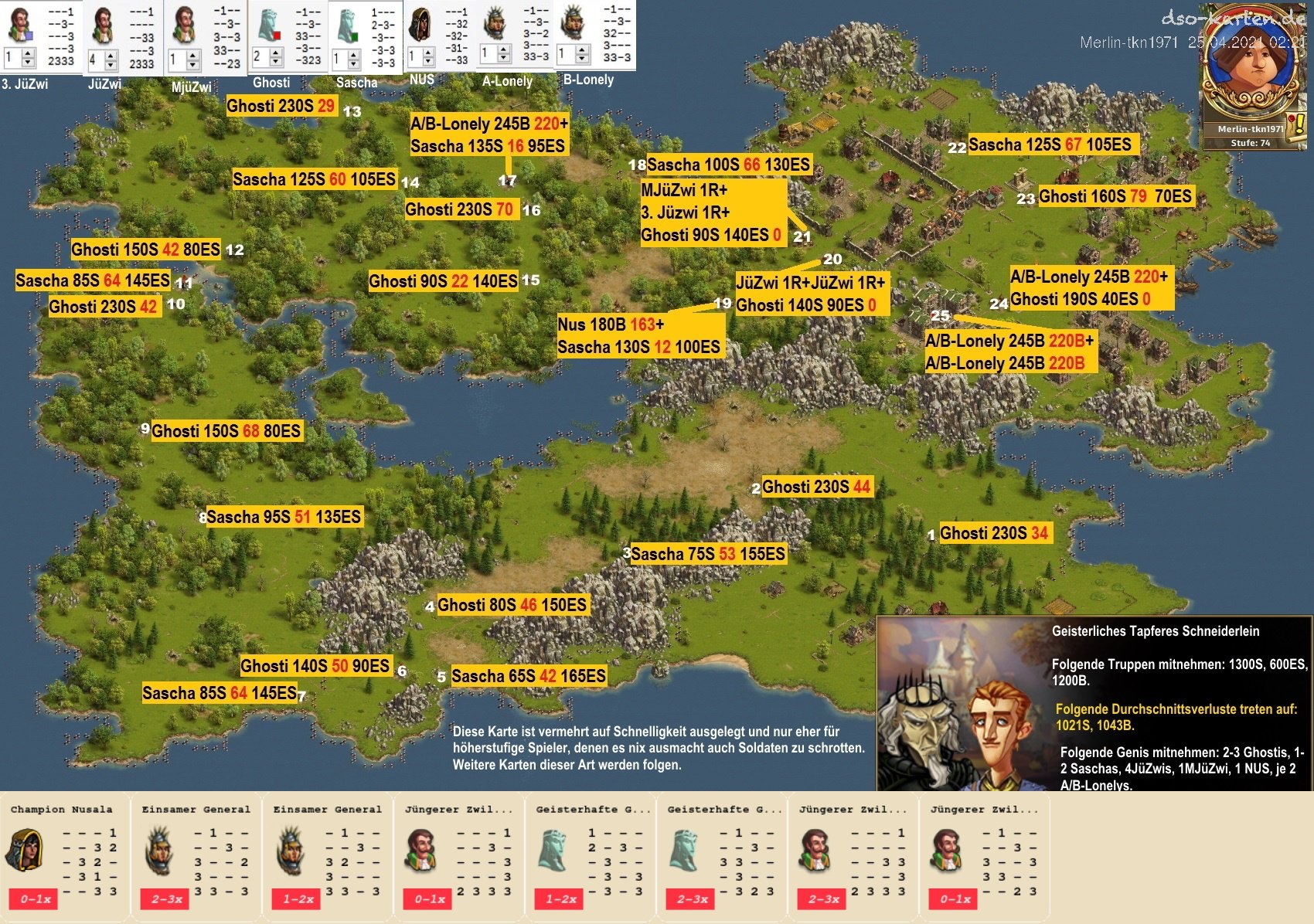Select the Einsamer General card marked 2-3x
This screenshot has height=924, width=1314.
(195, 858)
